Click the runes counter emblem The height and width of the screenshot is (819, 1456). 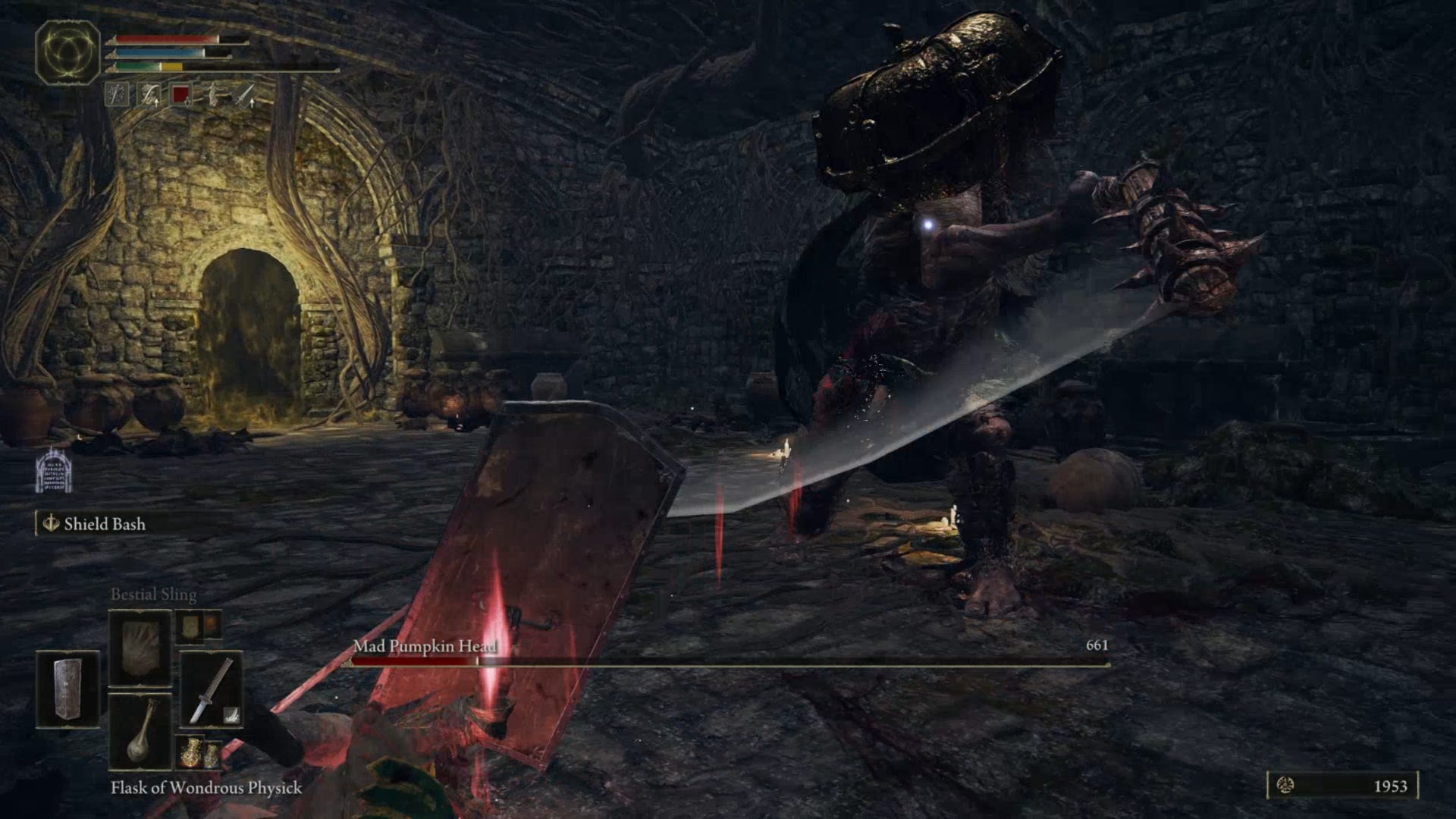tap(1285, 786)
